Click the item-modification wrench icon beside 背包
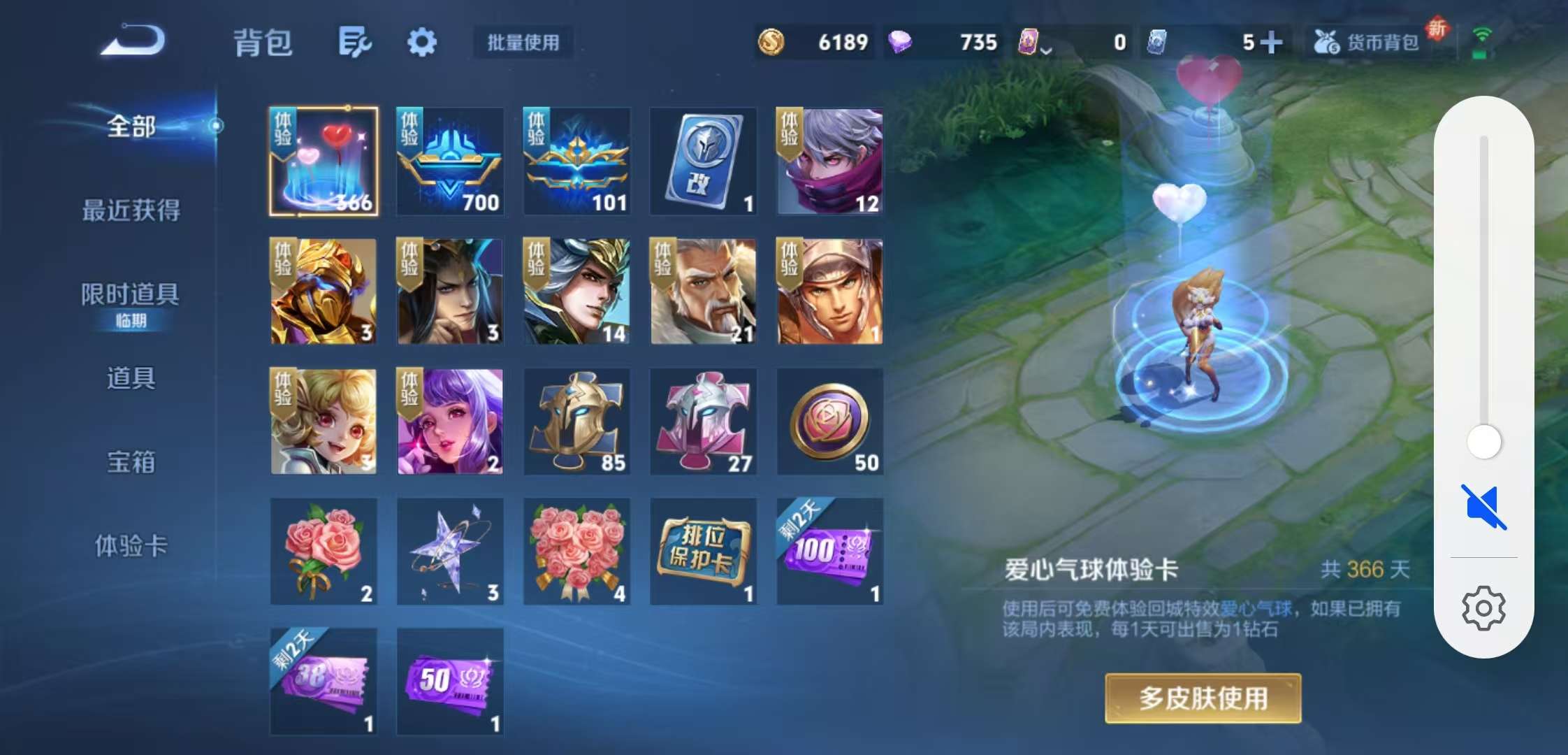The width and height of the screenshot is (1568, 755). 353,42
